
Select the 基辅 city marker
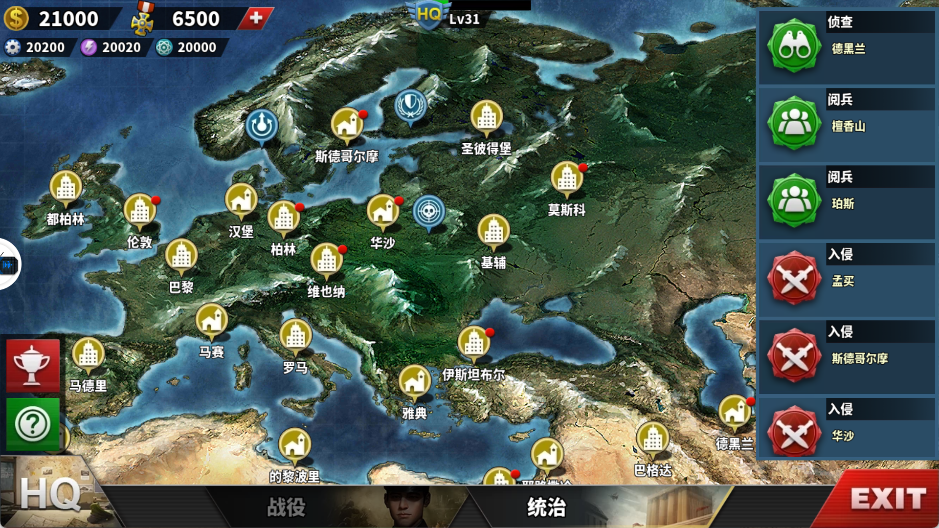(493, 232)
